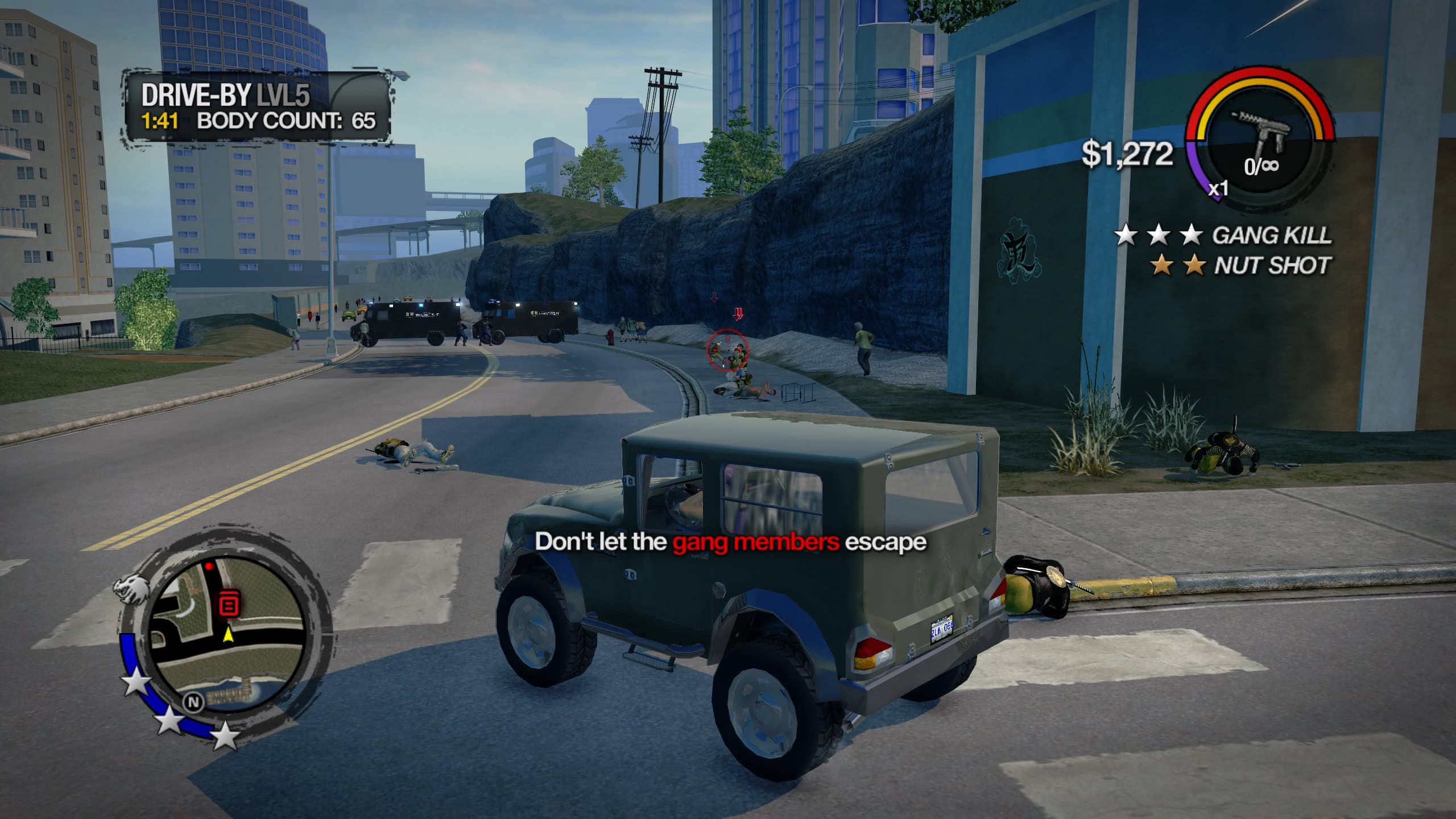Click the Drive-By LVL5 activity tracker
1456x819 pixels.
pos(258,107)
